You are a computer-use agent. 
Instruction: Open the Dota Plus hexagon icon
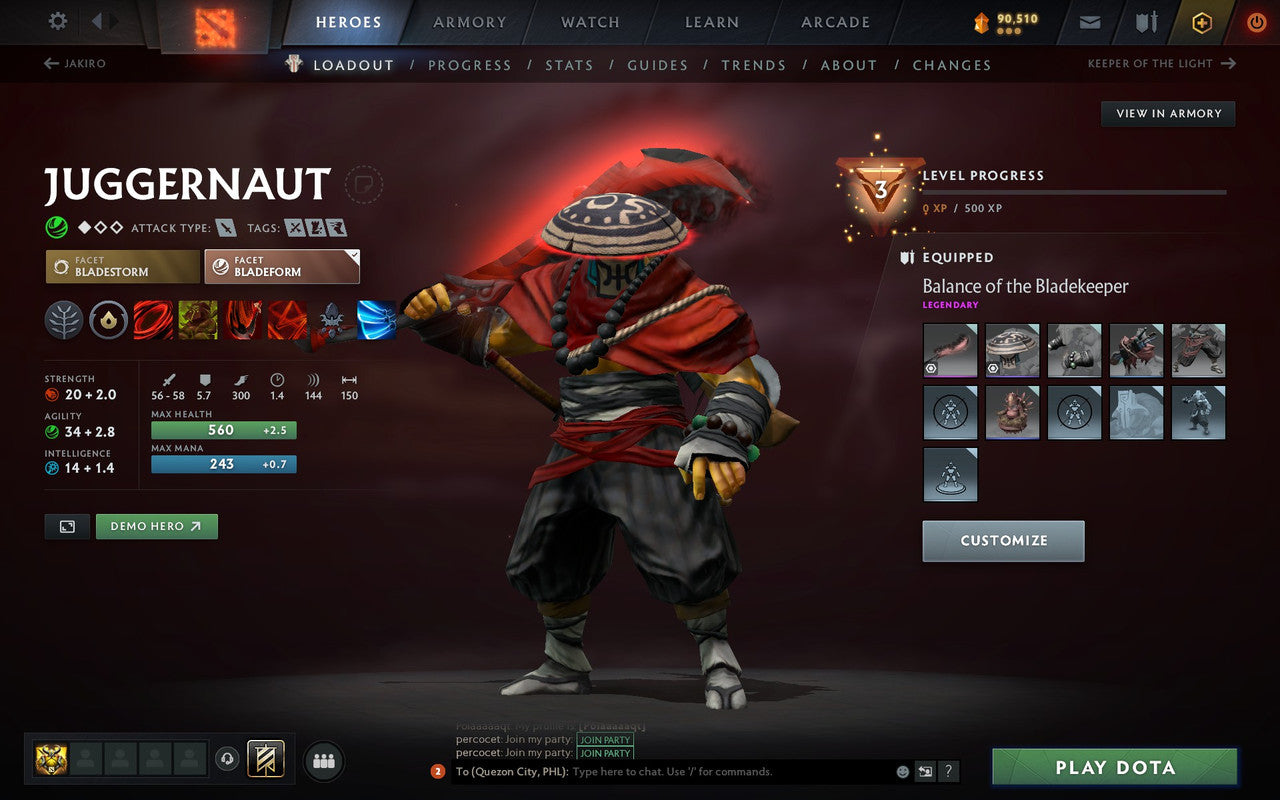pyautogui.click(x=1202, y=21)
